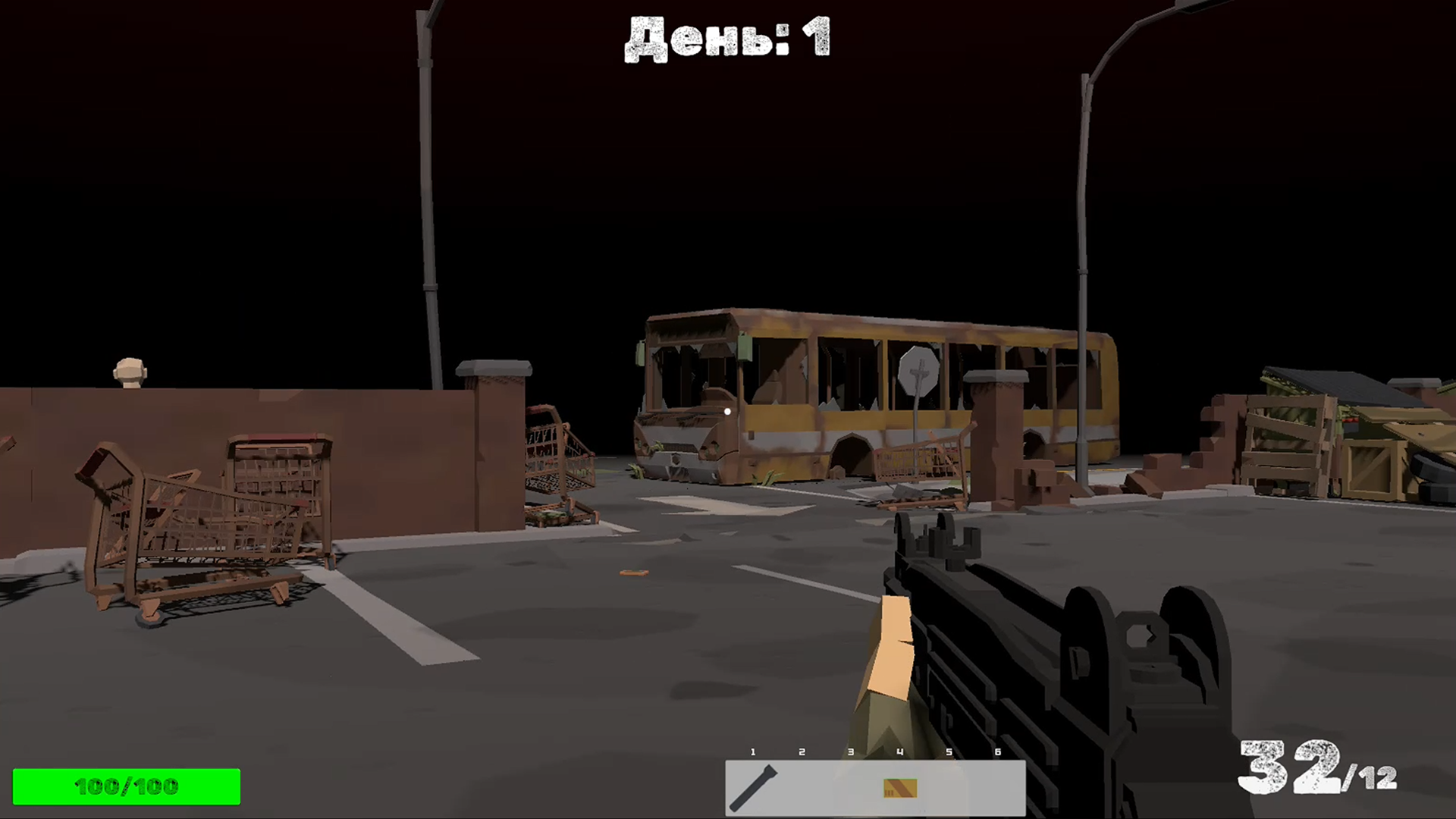Click the number 4 above the hotbar
Viewport: 1456px width, 819px height.
(x=899, y=753)
